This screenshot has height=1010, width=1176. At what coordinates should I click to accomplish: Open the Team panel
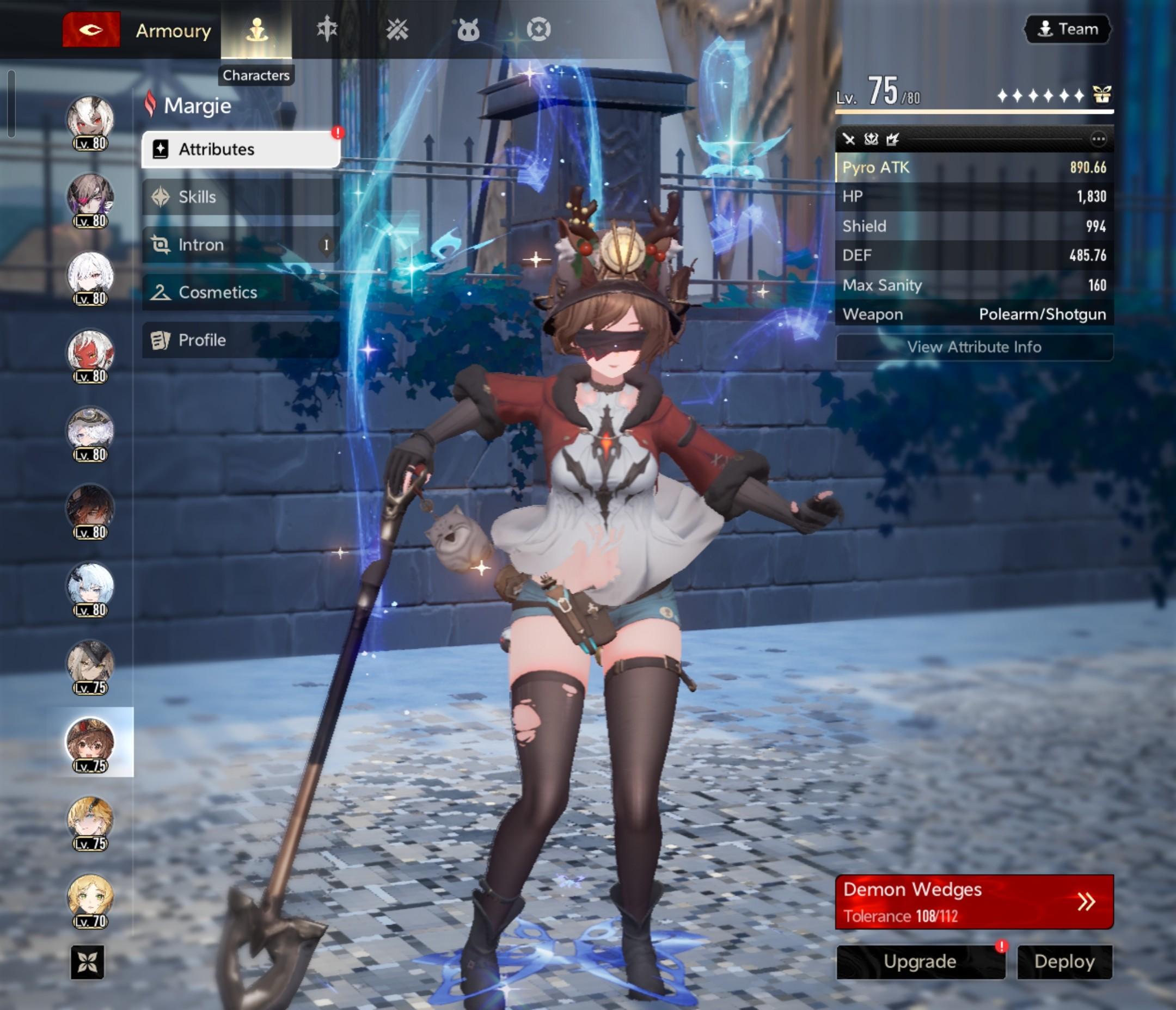1068,29
